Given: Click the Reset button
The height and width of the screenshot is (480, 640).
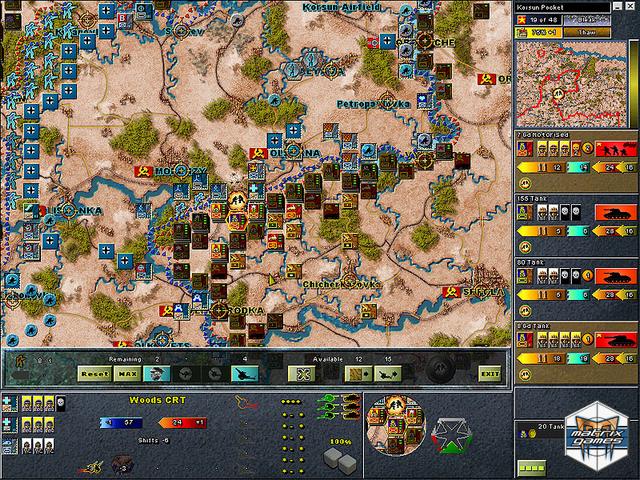Looking at the screenshot, I should click(x=93, y=373).
